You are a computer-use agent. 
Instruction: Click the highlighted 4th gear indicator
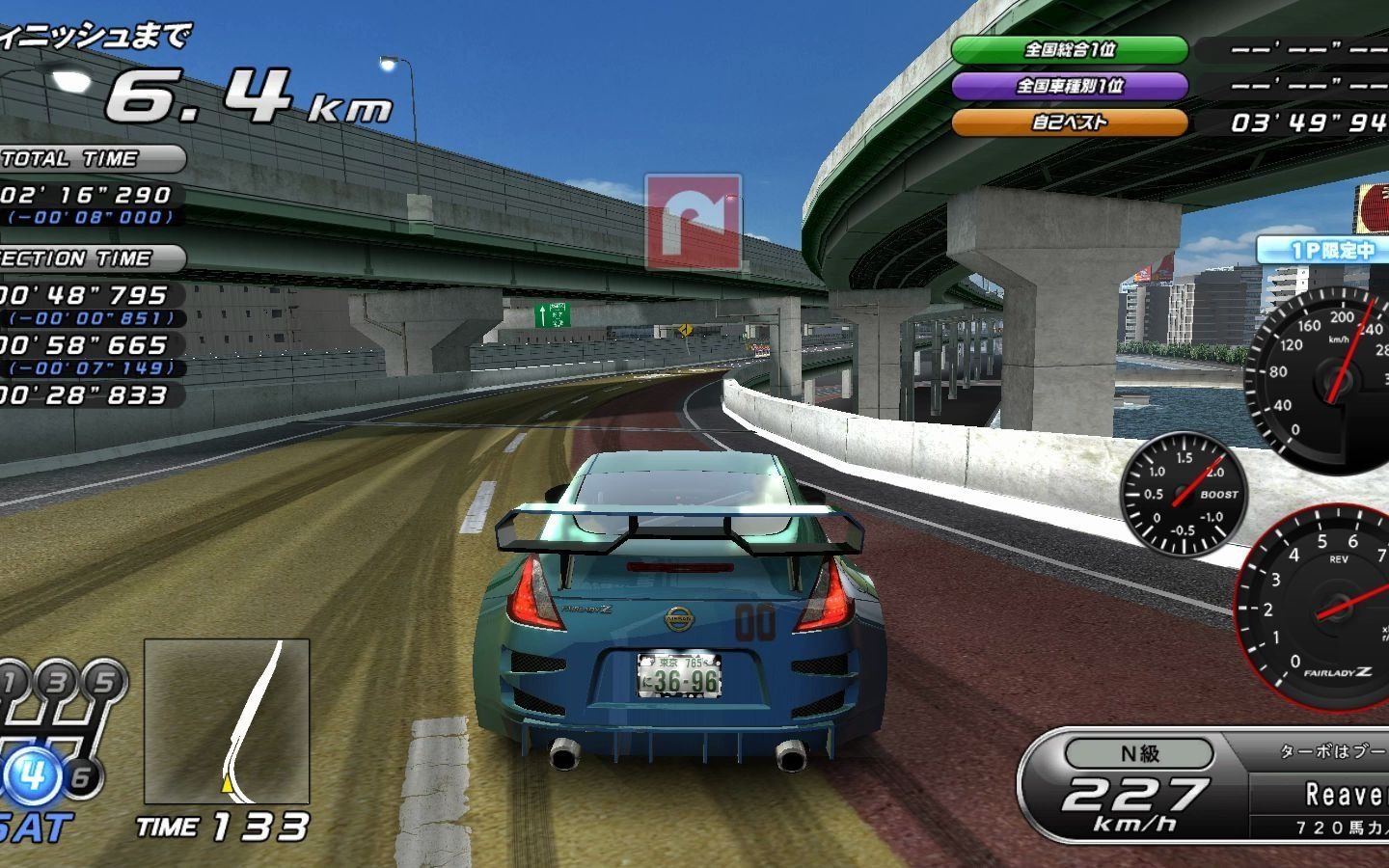pyautogui.click(x=34, y=773)
